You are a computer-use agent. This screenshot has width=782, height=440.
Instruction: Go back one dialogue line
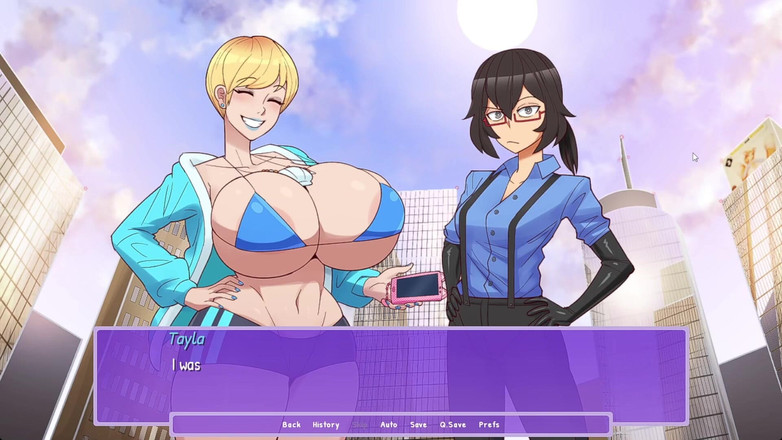coord(291,425)
